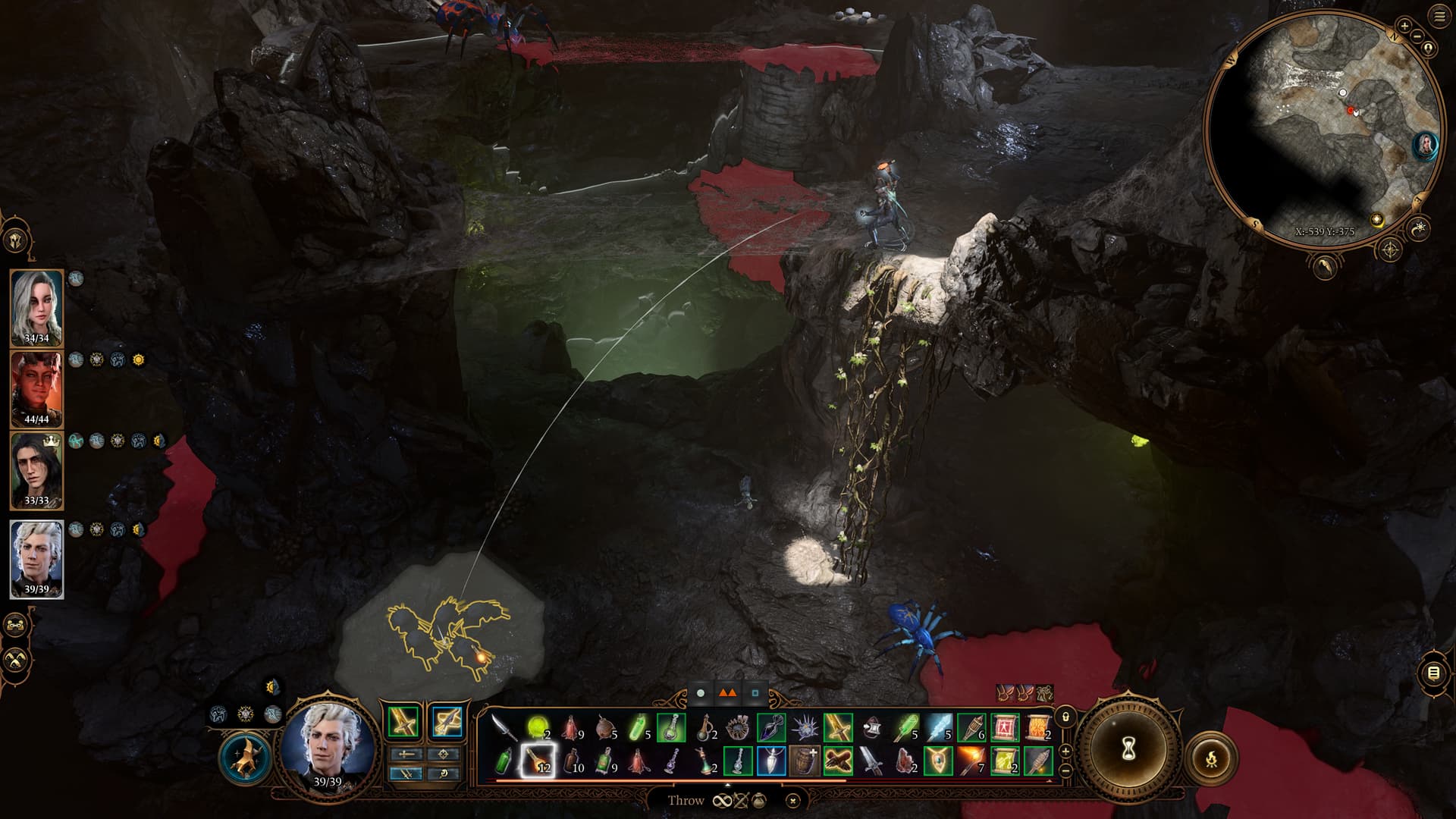Toggle the hotbar padlock
The width and height of the screenshot is (1456, 819).
(1065, 717)
